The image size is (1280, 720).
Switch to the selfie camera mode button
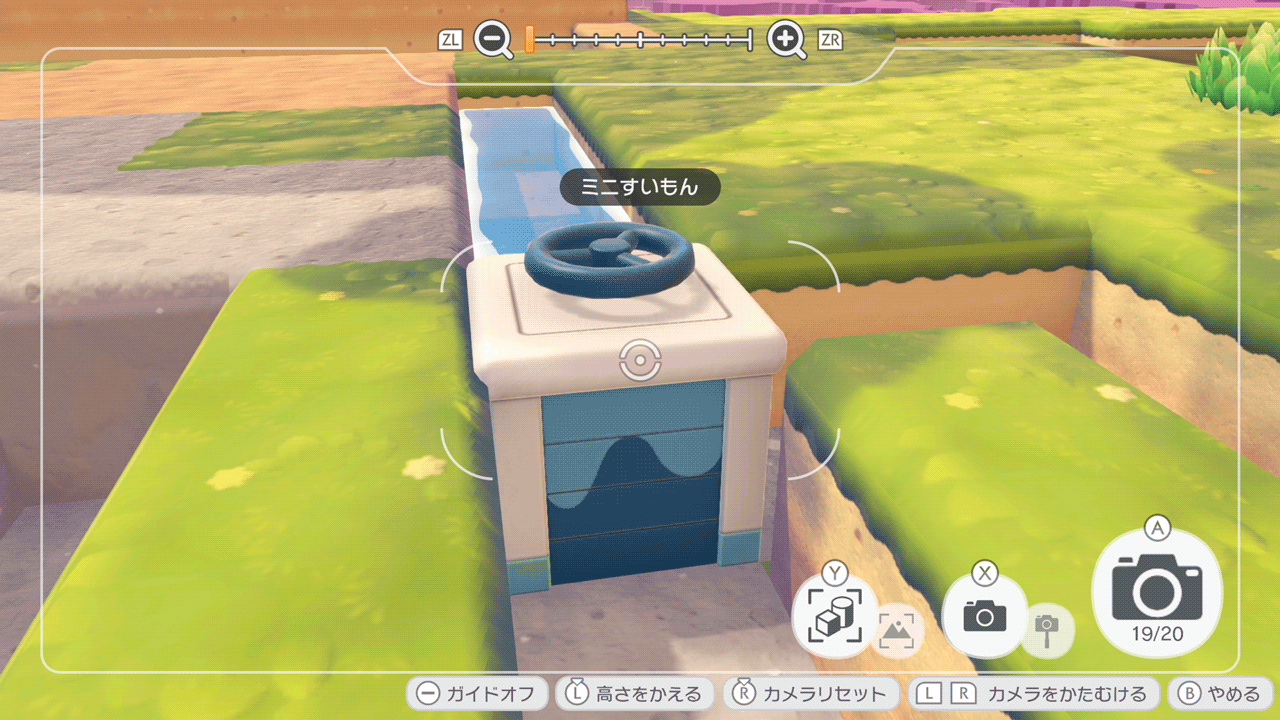(x=985, y=616)
